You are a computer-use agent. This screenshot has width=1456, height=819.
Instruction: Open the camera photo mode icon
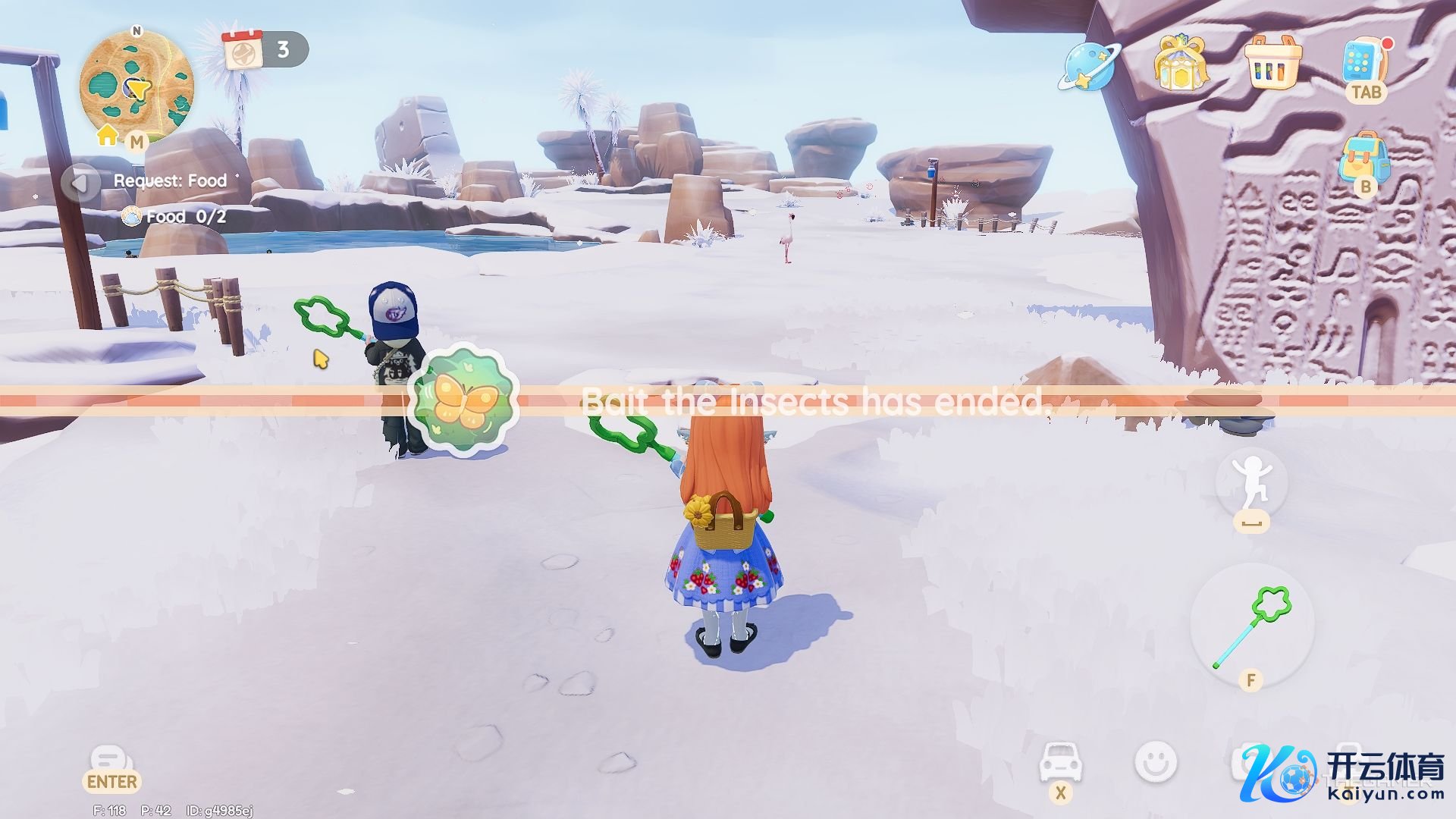(x=1244, y=761)
